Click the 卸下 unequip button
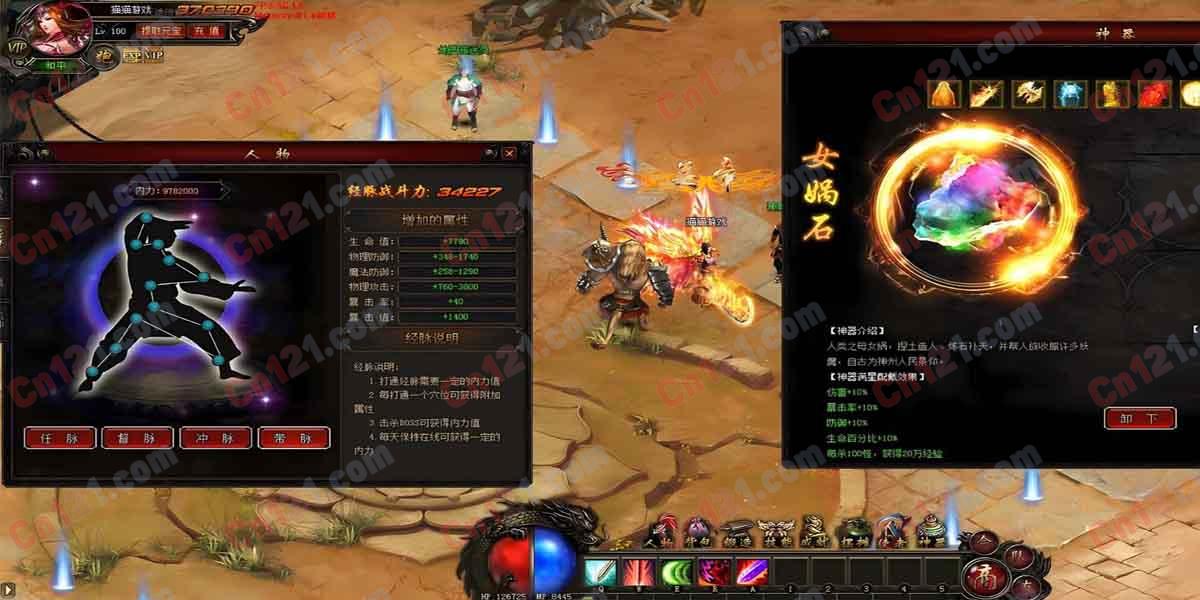The width and height of the screenshot is (1200, 600). click(x=1140, y=418)
